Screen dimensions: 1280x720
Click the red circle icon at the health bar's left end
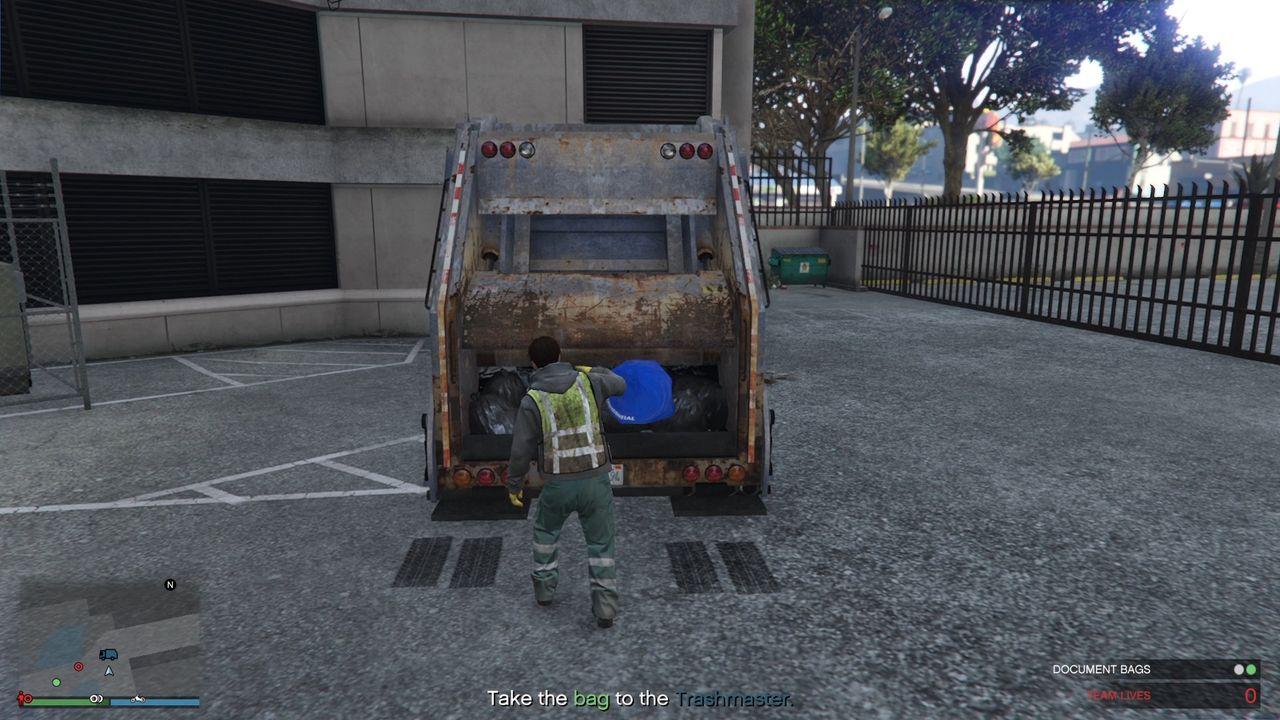(x=28, y=699)
